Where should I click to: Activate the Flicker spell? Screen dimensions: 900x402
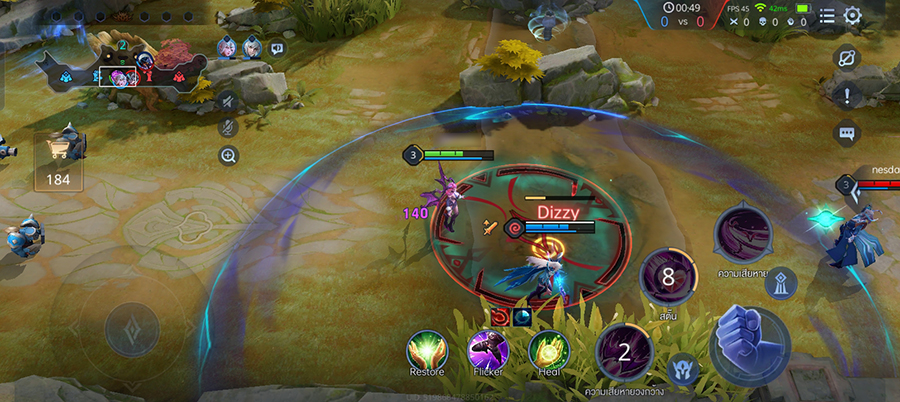click(x=488, y=351)
